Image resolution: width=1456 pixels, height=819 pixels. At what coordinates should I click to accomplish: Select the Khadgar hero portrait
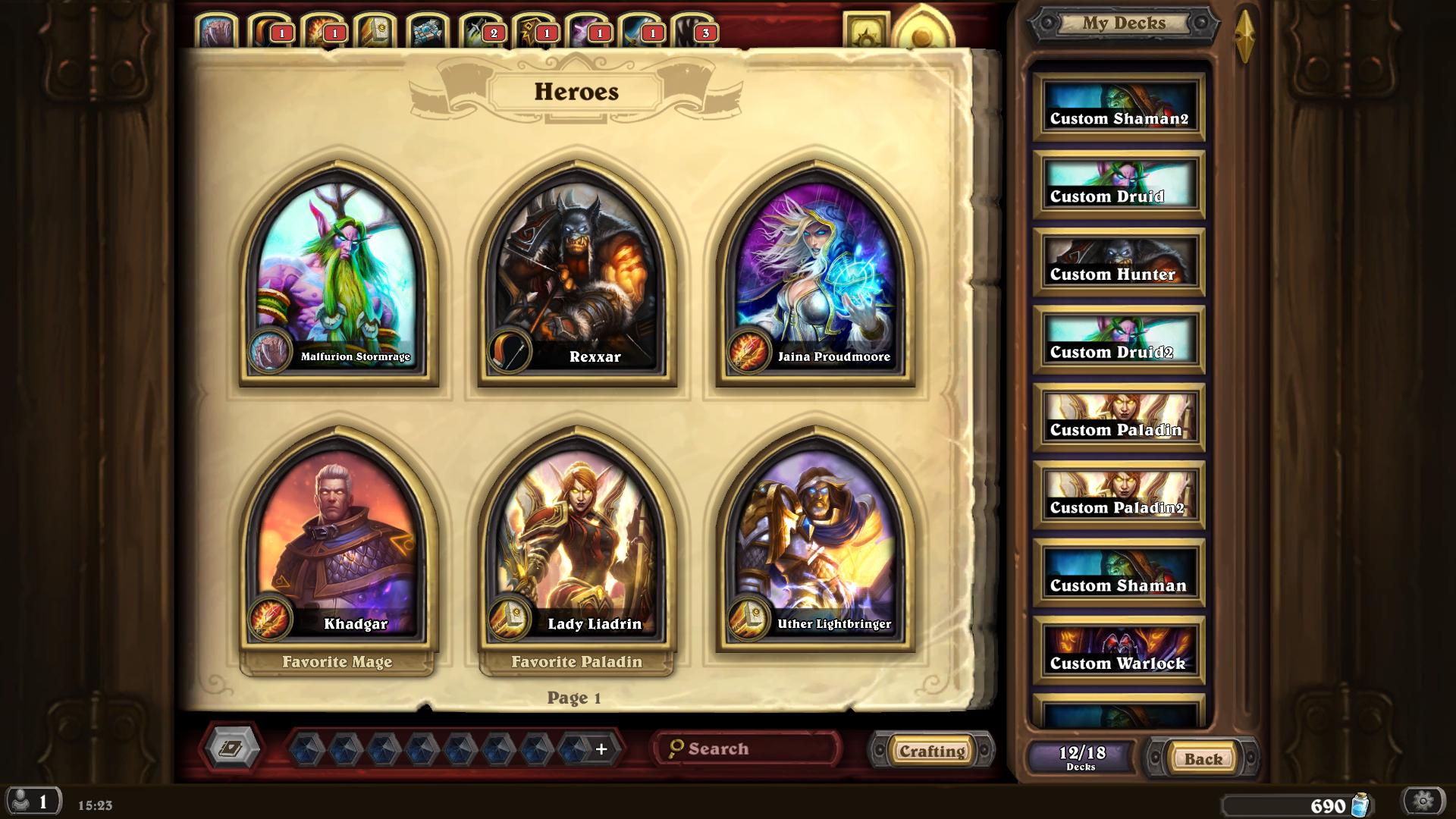338,540
